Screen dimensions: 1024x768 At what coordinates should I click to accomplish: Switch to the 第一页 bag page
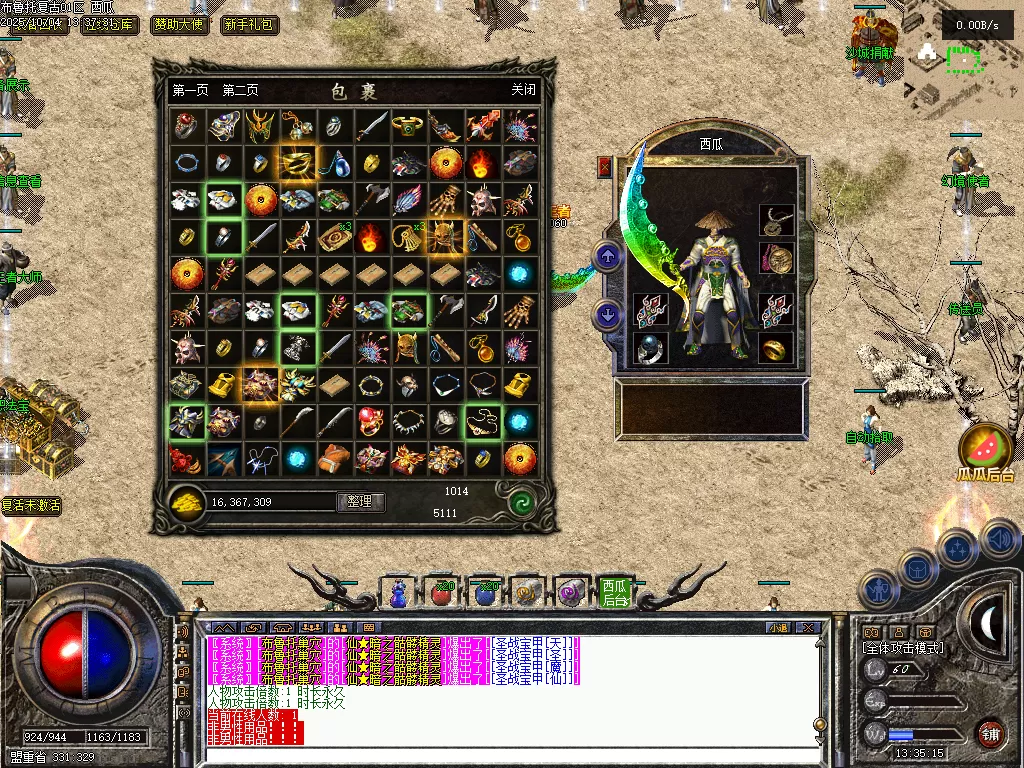(x=190, y=90)
